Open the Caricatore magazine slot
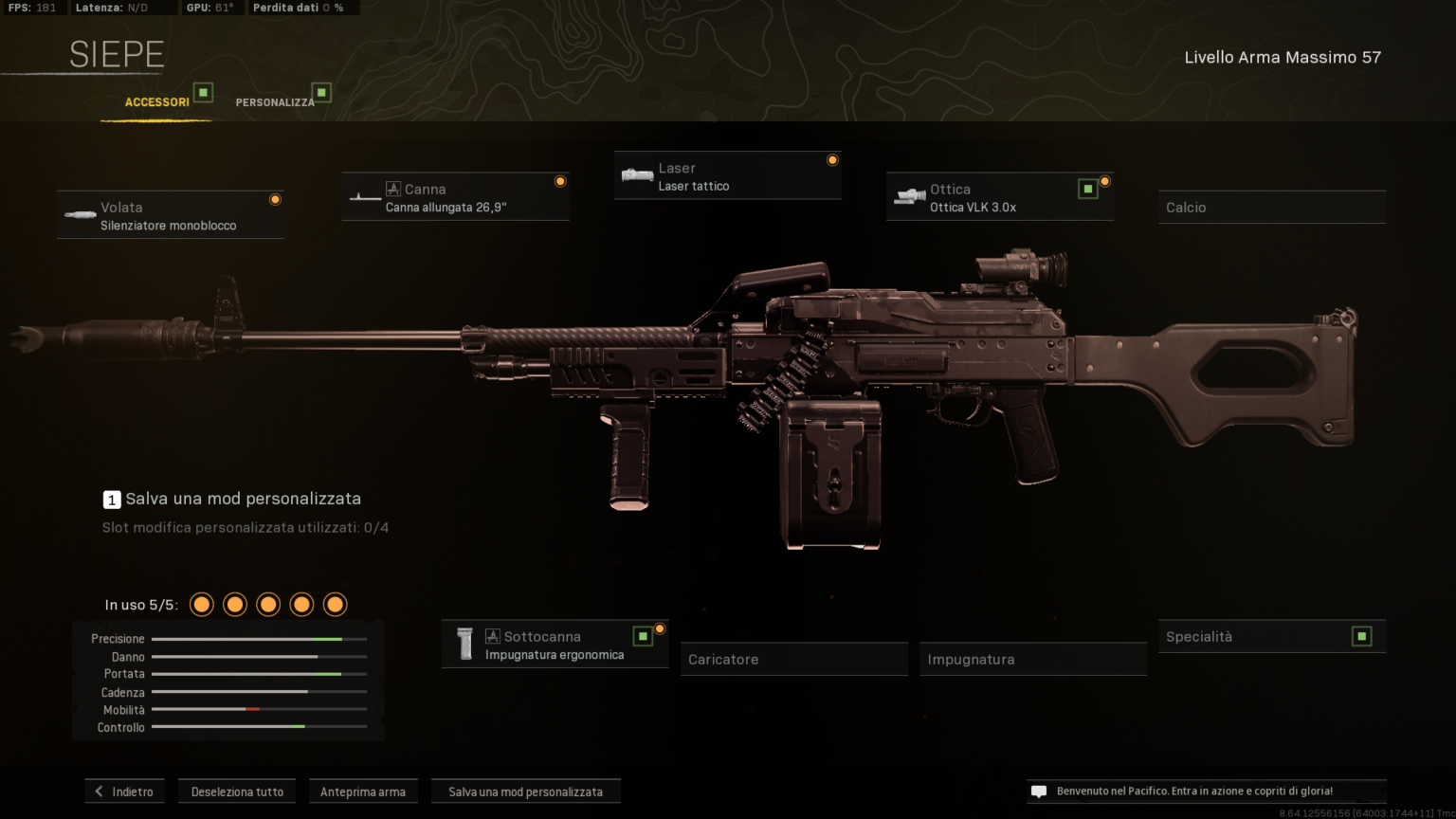 pos(793,659)
